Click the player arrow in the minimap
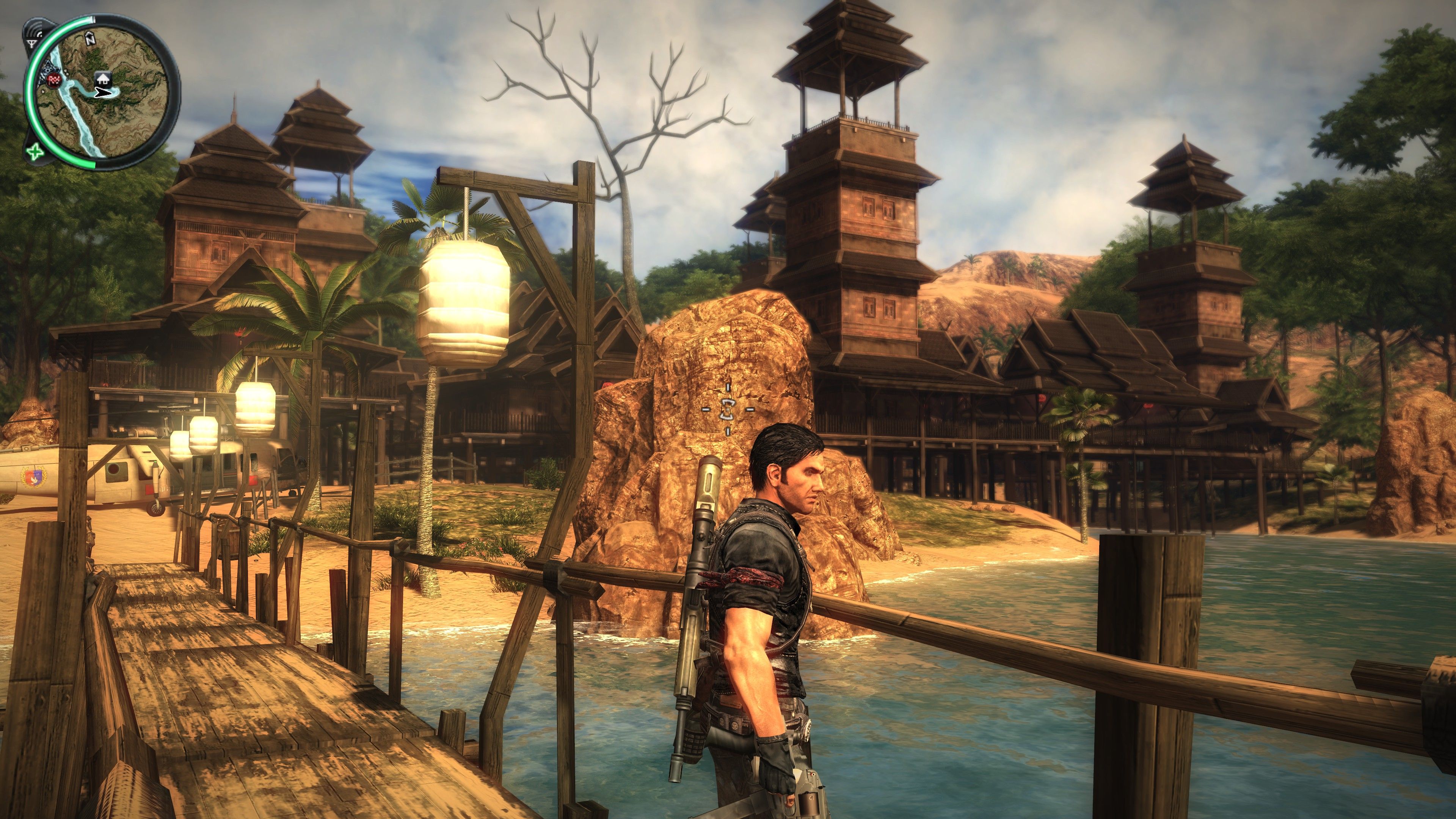 coord(103,93)
